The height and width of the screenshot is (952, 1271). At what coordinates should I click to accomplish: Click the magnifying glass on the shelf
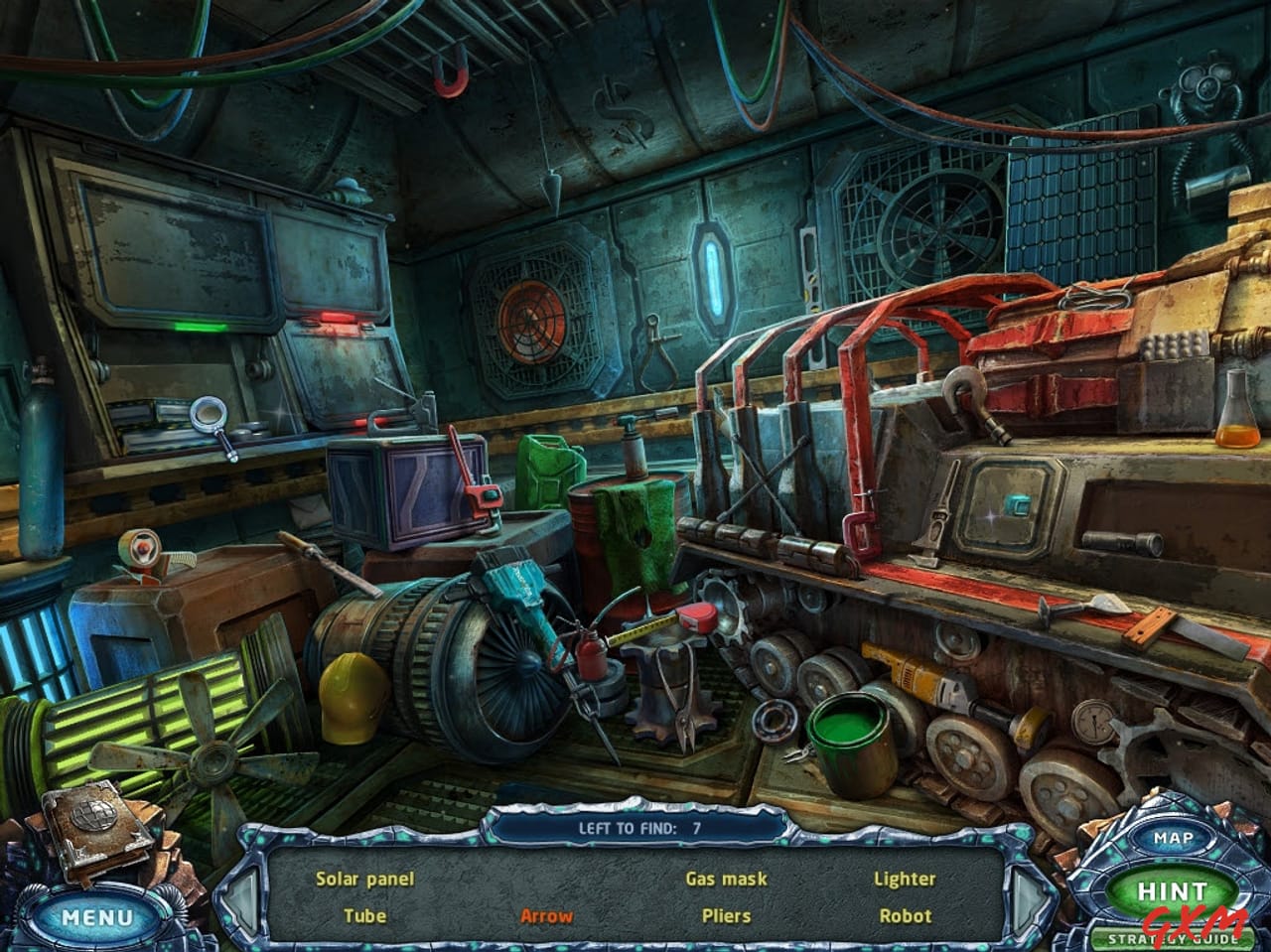tap(207, 414)
